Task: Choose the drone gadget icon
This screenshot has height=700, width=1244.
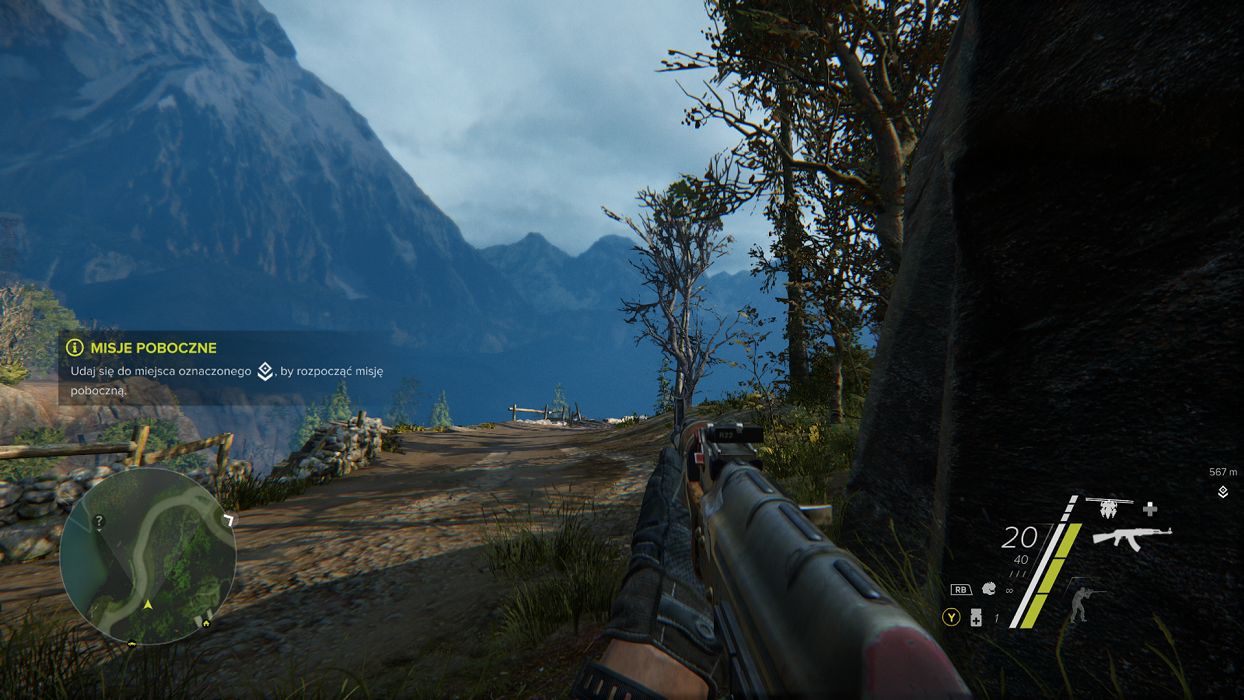Action: point(1108,508)
